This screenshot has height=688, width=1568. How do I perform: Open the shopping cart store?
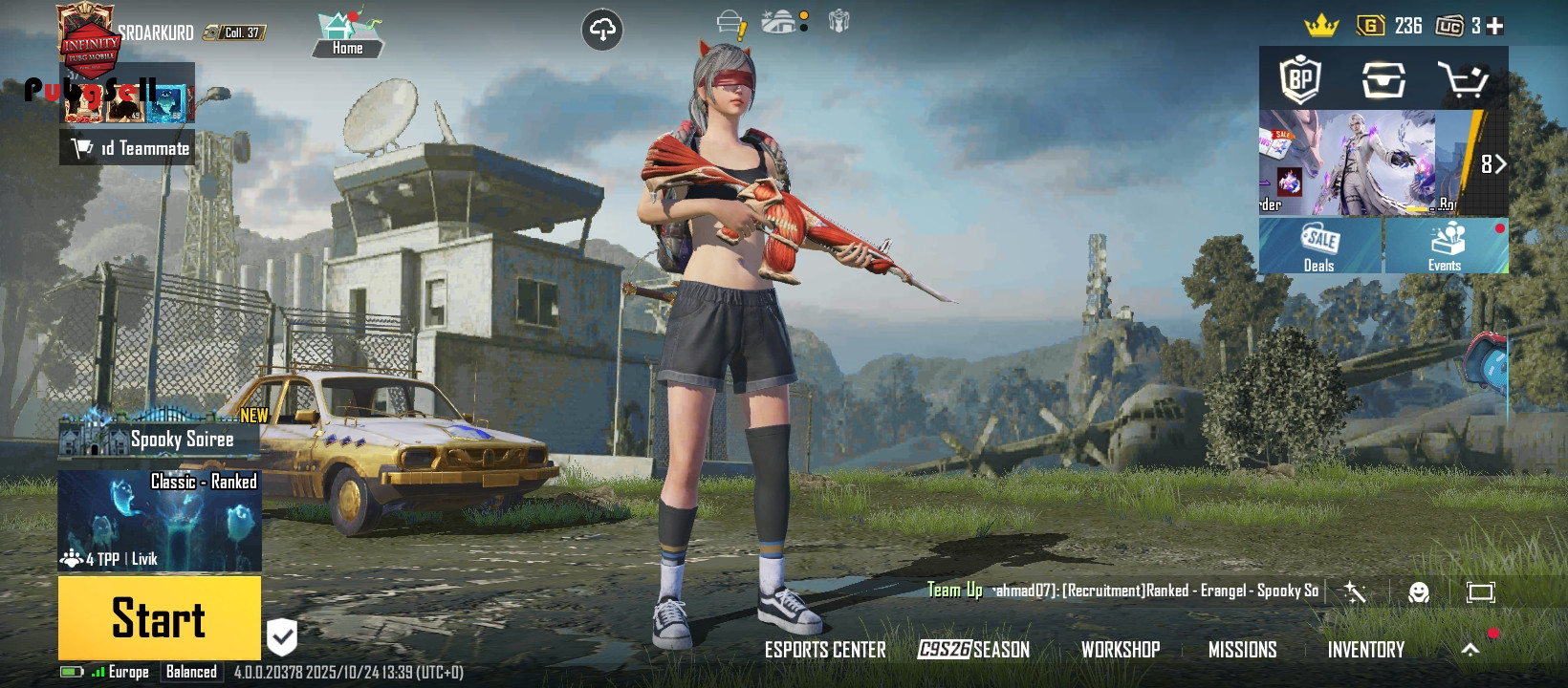pos(1463,80)
